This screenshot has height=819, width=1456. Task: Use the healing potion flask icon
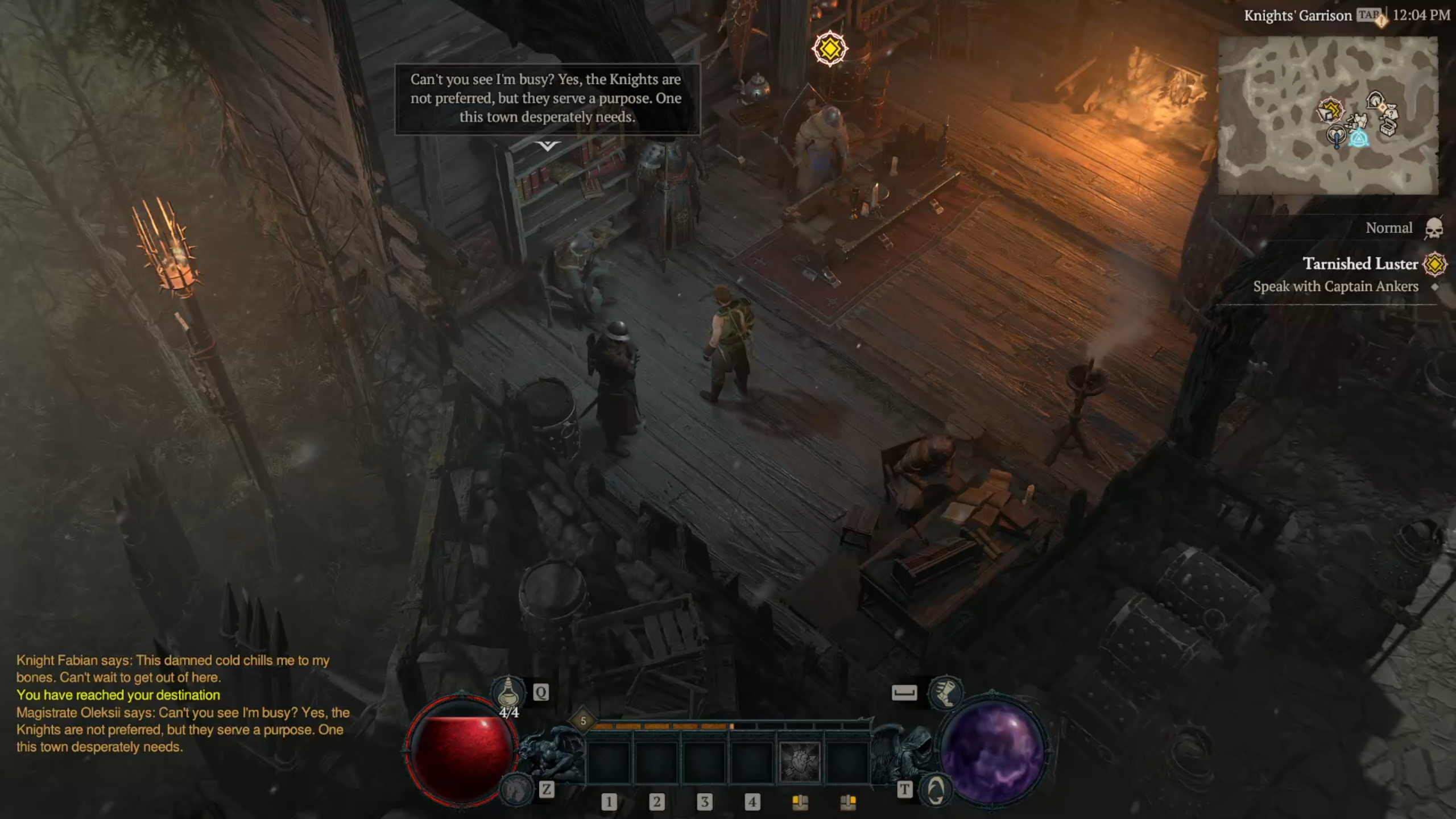pos(508,692)
